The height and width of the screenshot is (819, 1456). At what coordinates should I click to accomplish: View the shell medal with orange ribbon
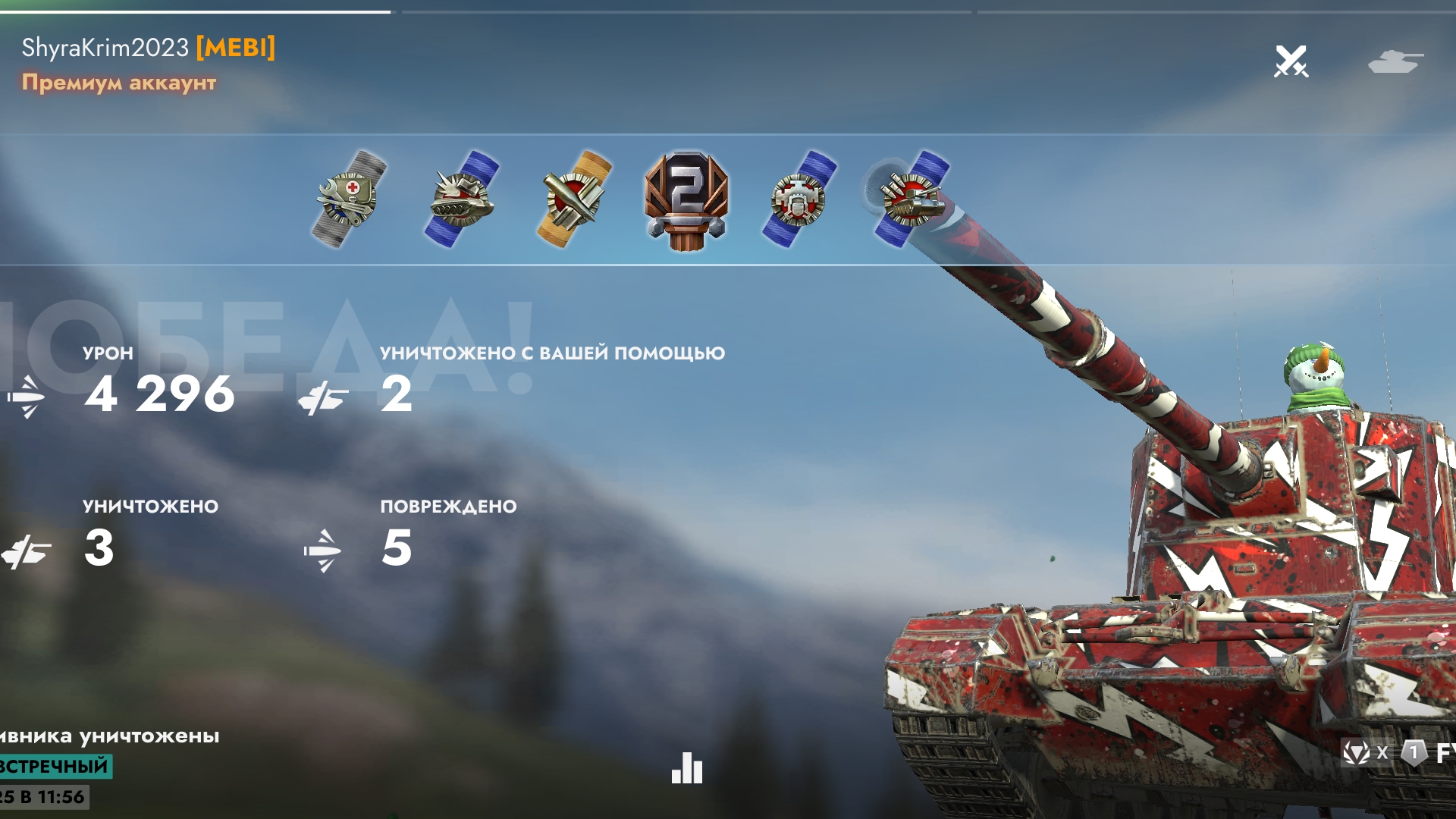pos(574,199)
